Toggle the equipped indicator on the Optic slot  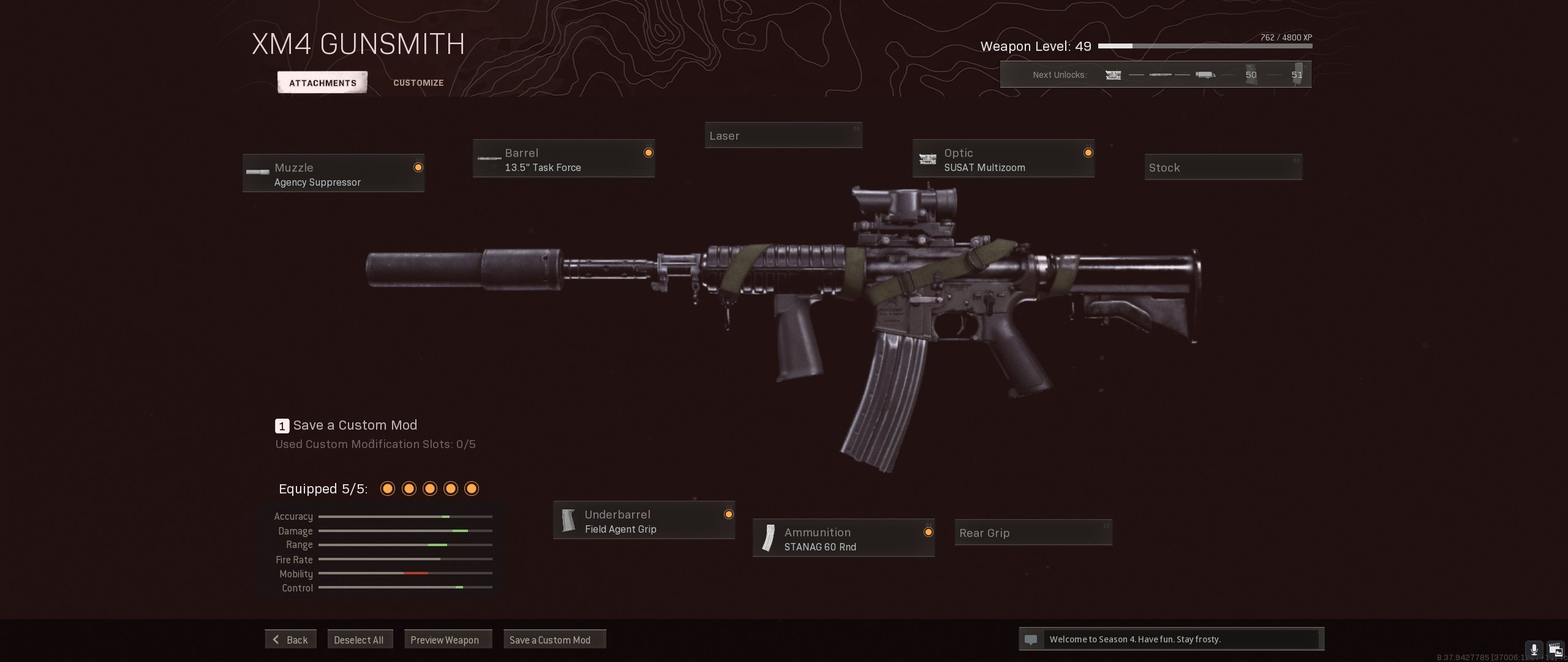coord(1088,151)
